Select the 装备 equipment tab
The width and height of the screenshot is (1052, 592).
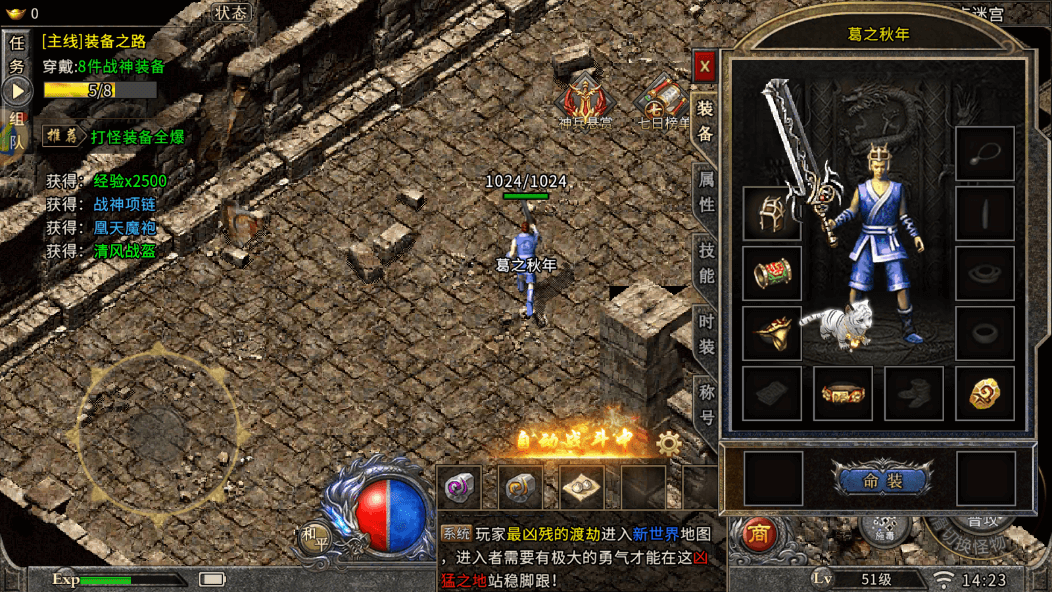(x=706, y=120)
